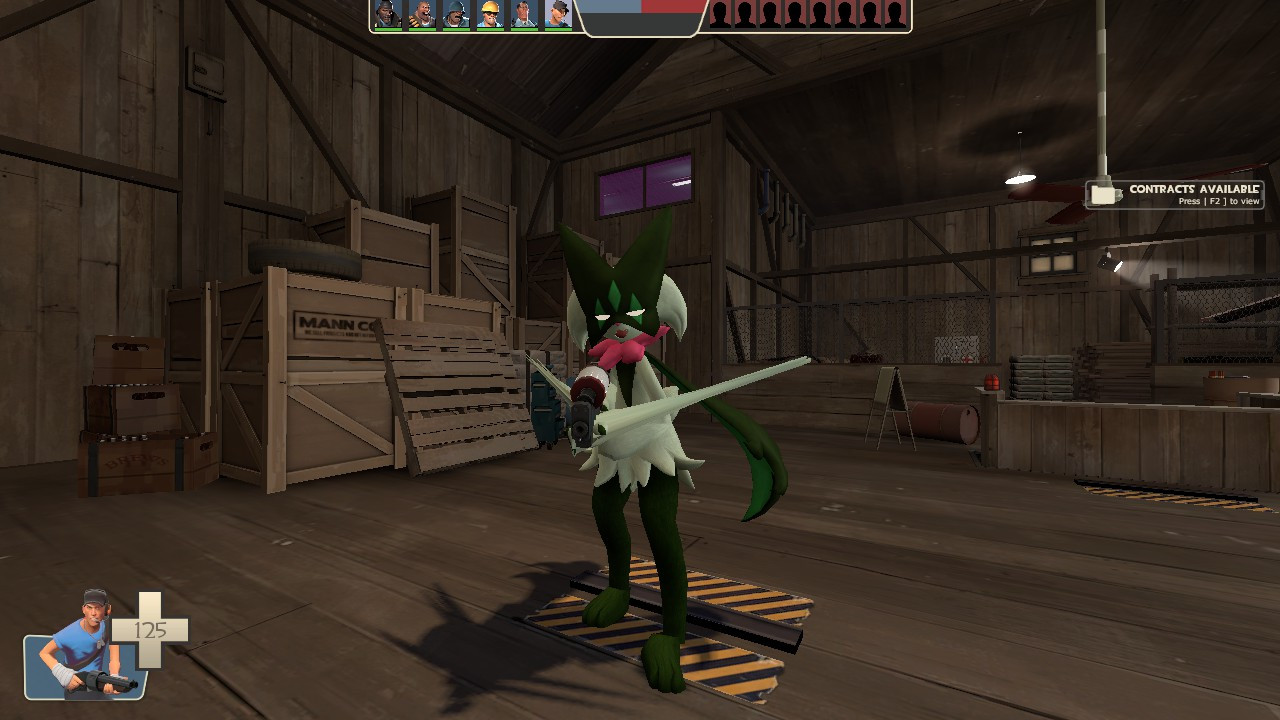Click the first empty RED player slot

tap(718, 18)
